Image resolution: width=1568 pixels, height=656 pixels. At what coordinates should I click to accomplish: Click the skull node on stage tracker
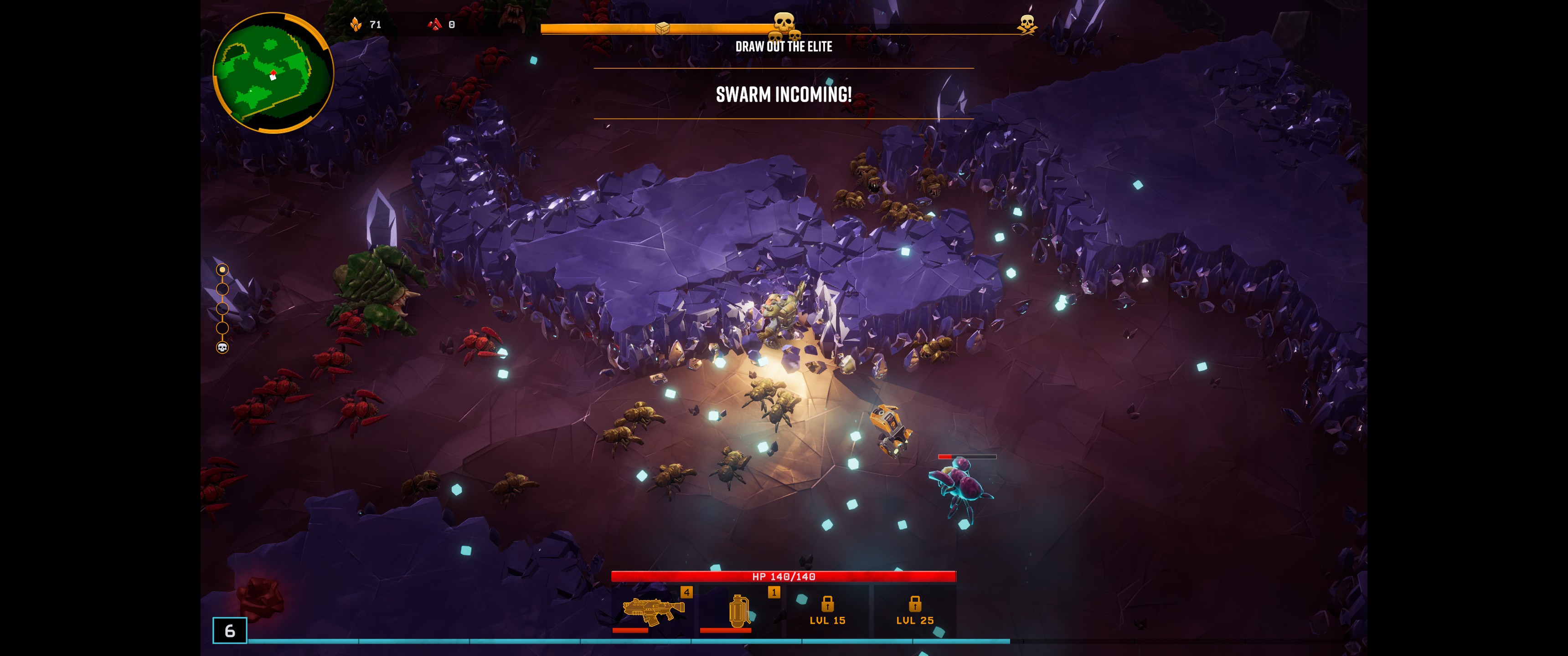(x=222, y=348)
